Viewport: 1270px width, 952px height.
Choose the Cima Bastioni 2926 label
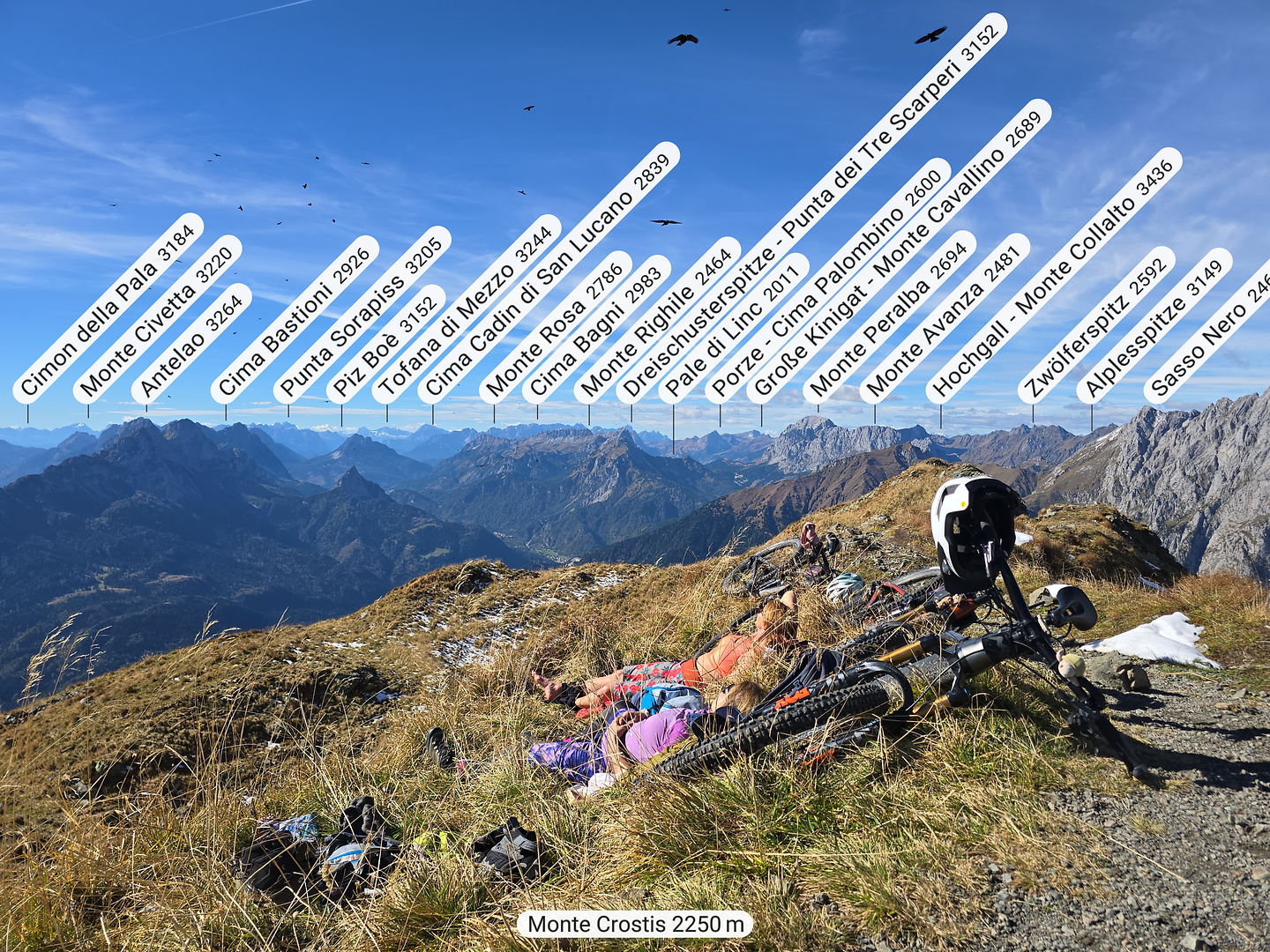(x=295, y=320)
